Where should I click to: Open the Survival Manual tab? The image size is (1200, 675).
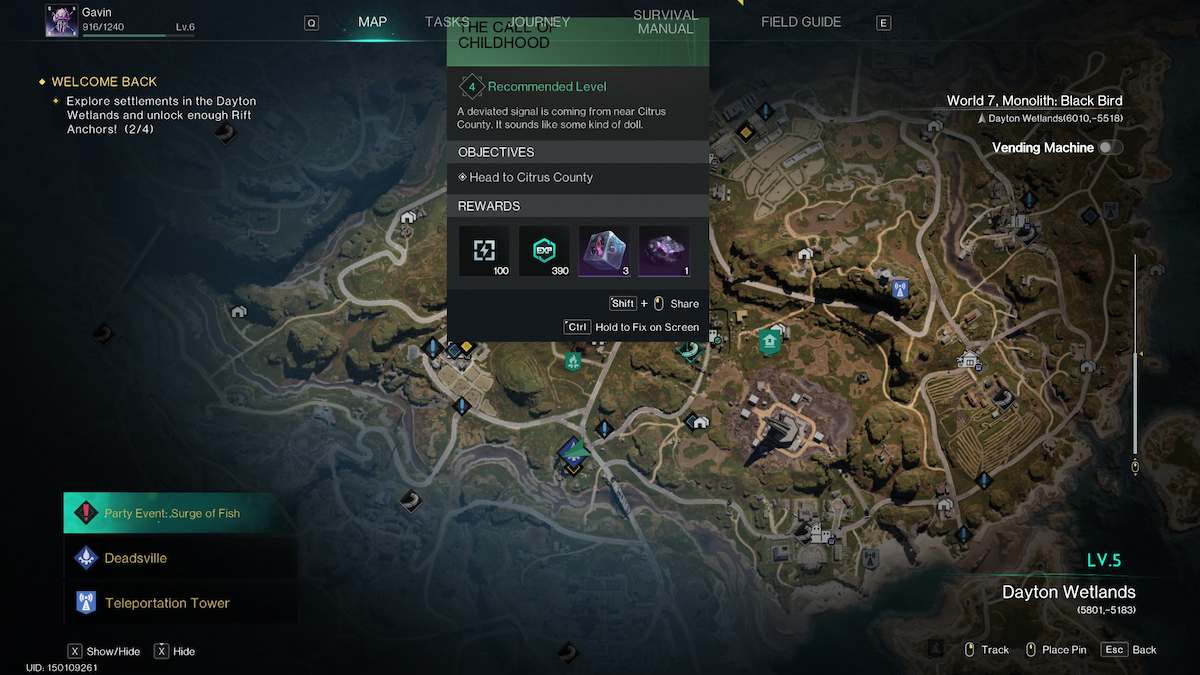[x=665, y=22]
